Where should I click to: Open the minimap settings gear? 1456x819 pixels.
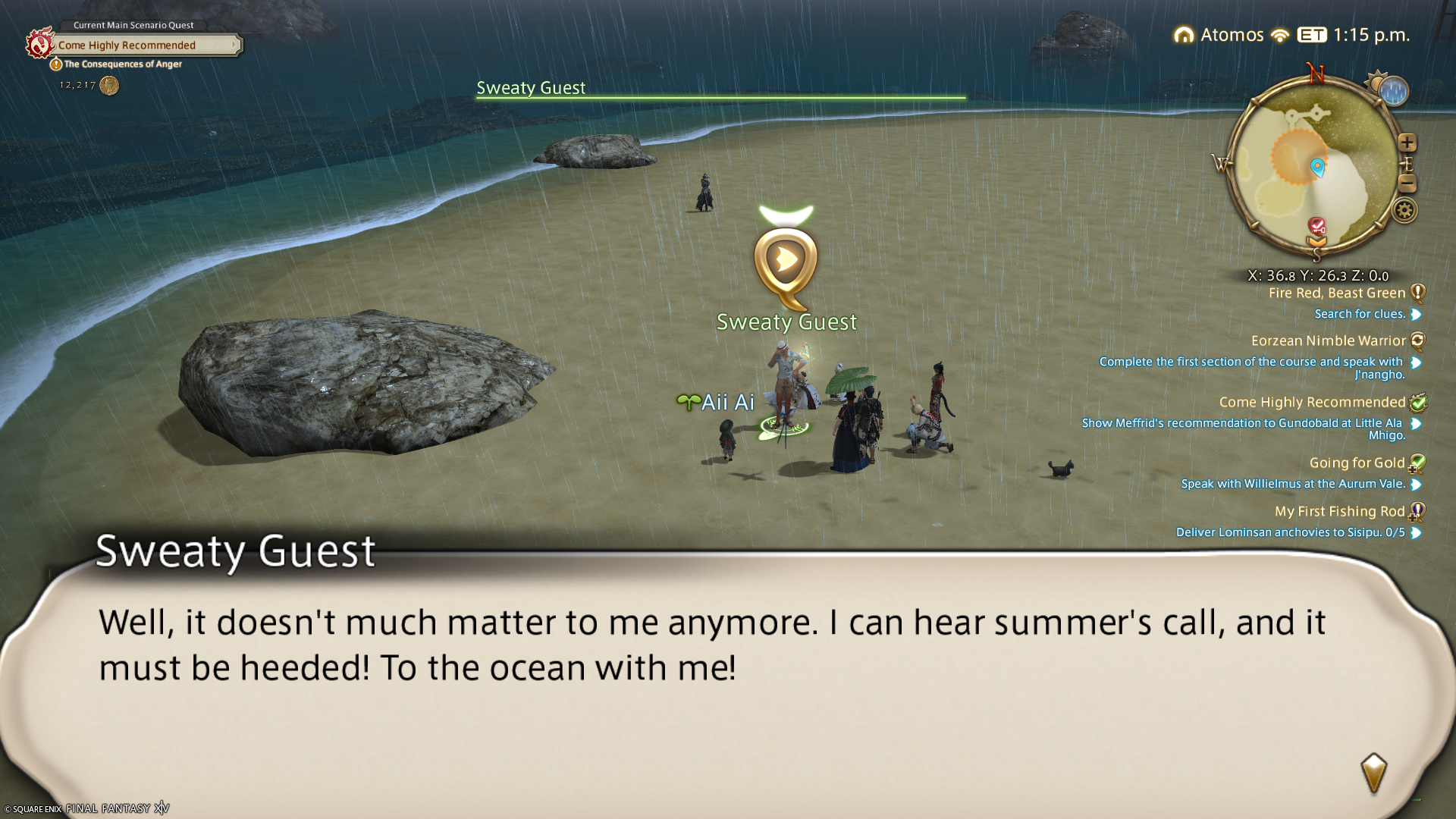(x=1404, y=211)
